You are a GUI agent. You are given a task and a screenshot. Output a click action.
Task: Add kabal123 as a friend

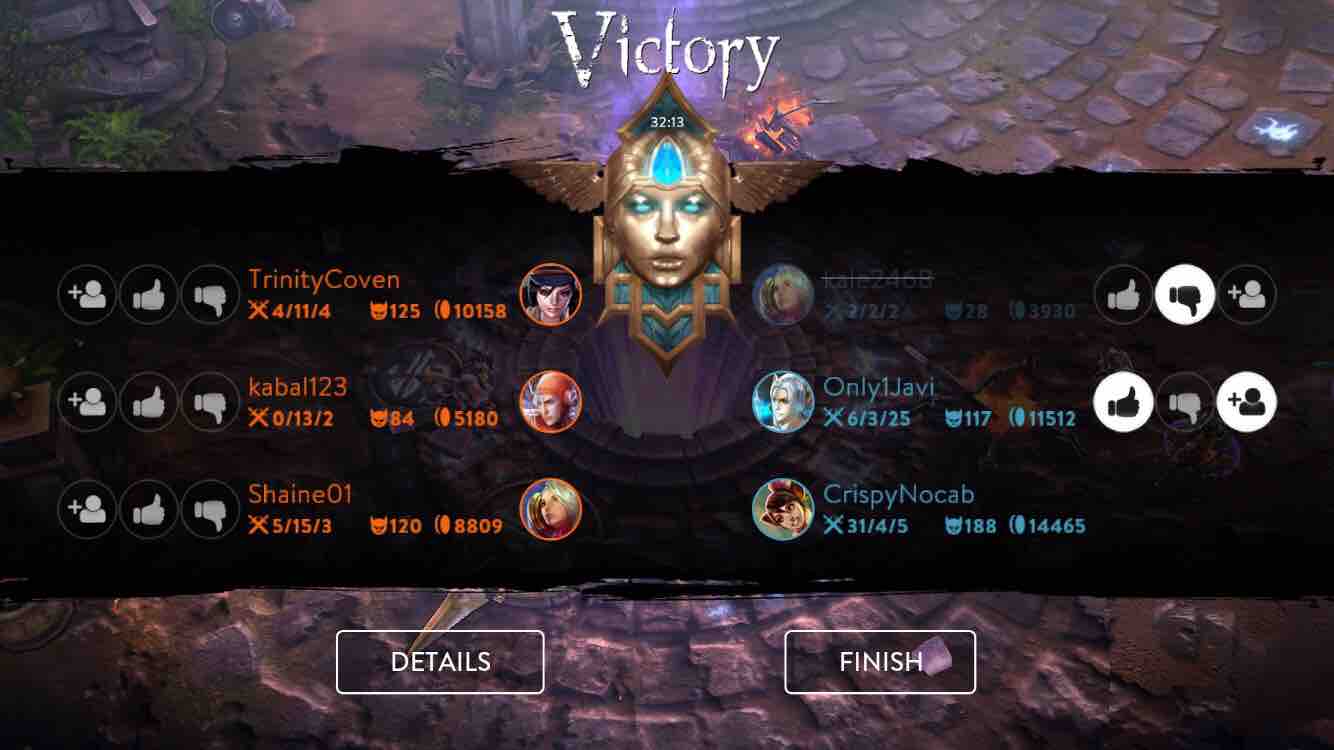tap(87, 402)
